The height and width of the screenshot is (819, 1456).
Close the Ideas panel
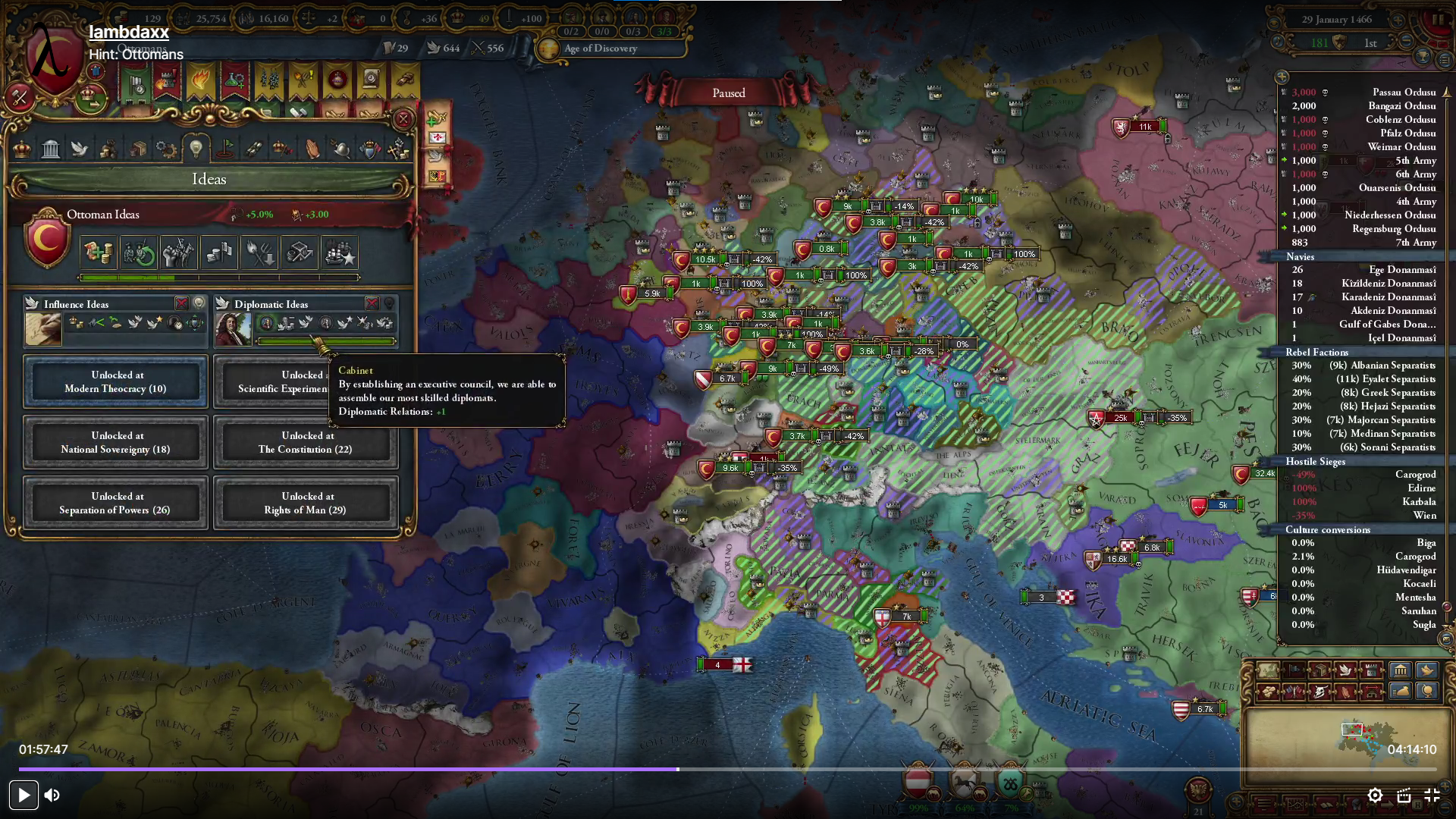[x=403, y=119]
